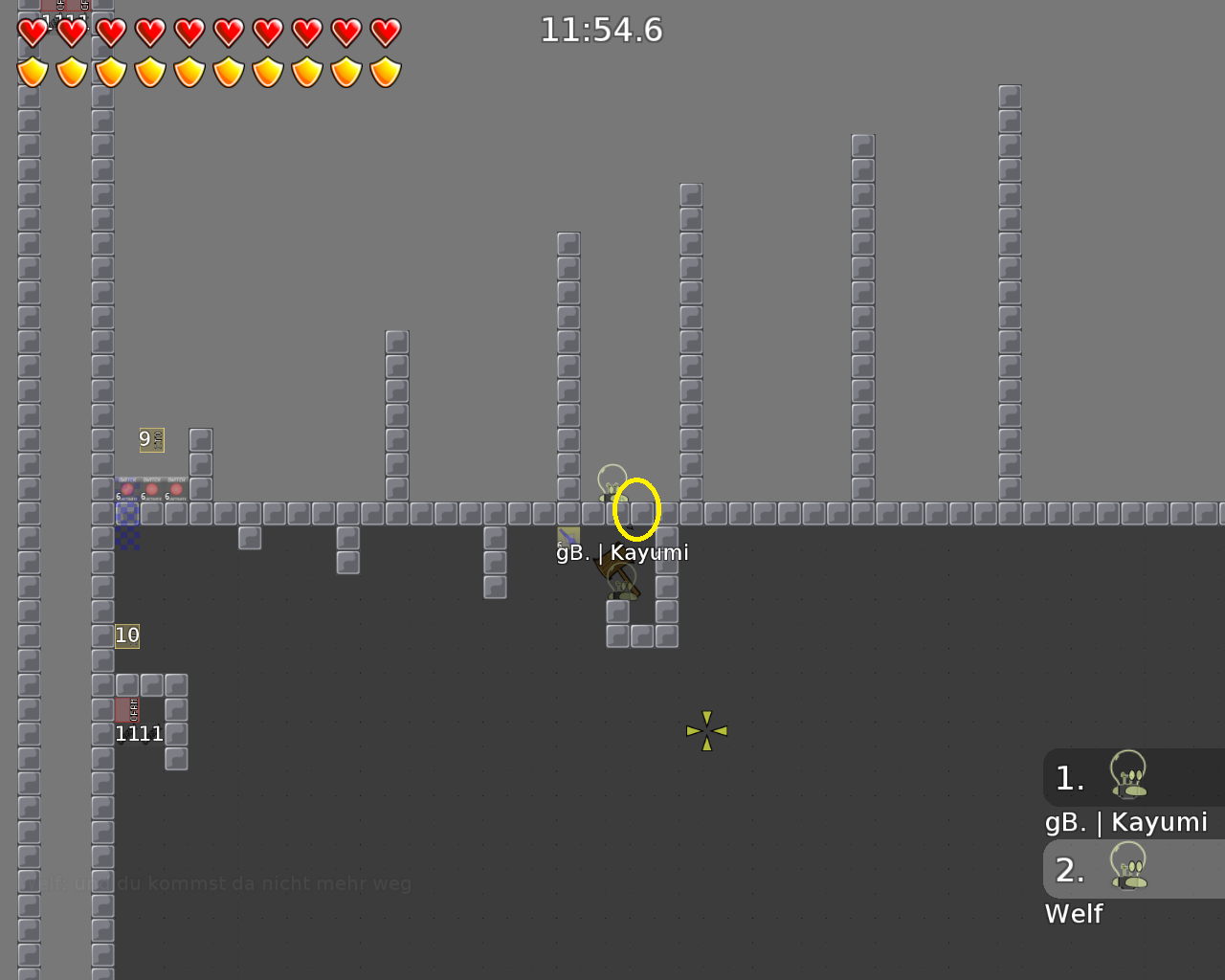This screenshot has height=980, width=1225.
Task: Click the first red heart health icon
Action: tap(32, 32)
